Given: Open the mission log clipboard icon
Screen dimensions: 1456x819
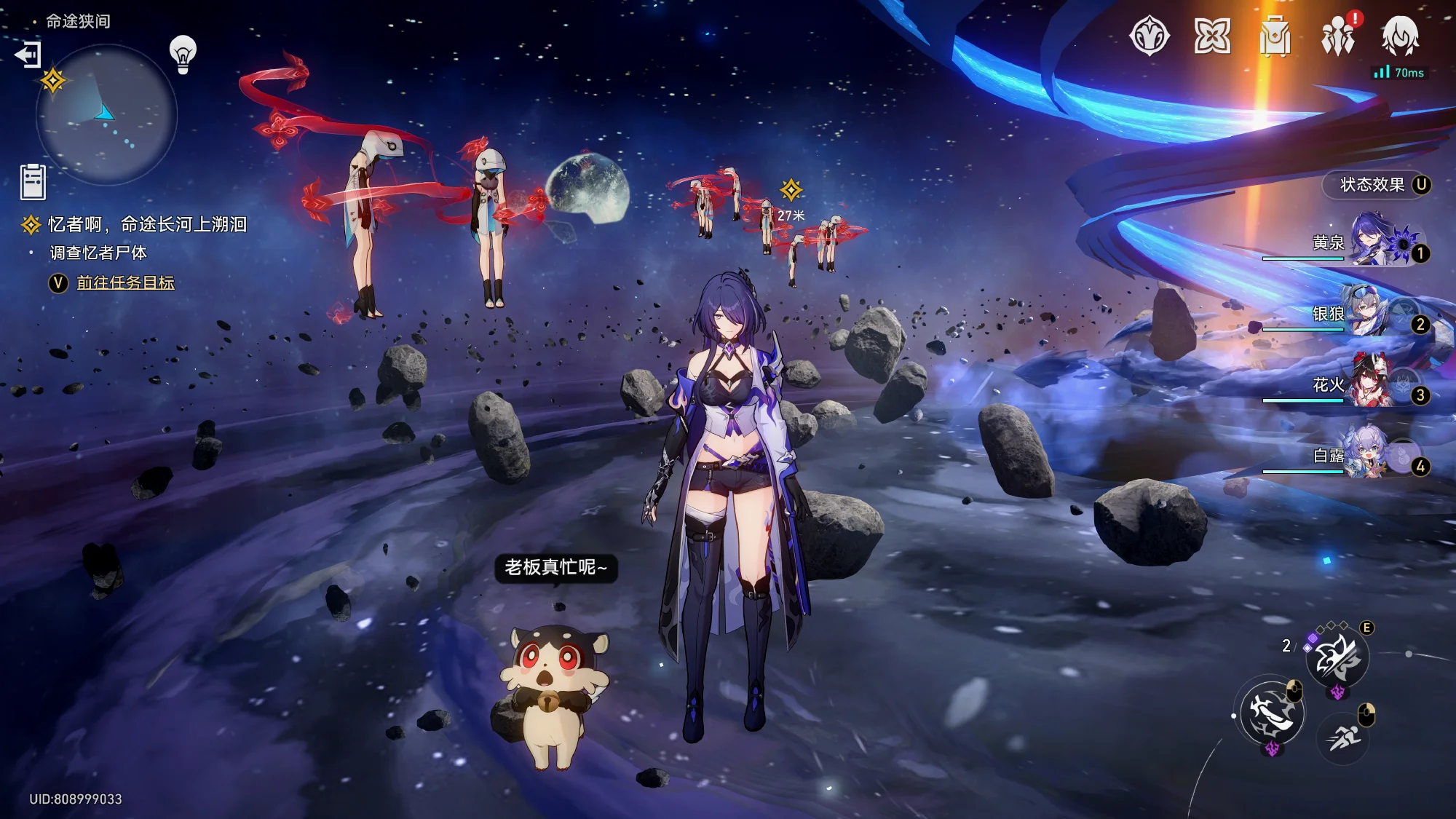Looking at the screenshot, I should click(33, 181).
